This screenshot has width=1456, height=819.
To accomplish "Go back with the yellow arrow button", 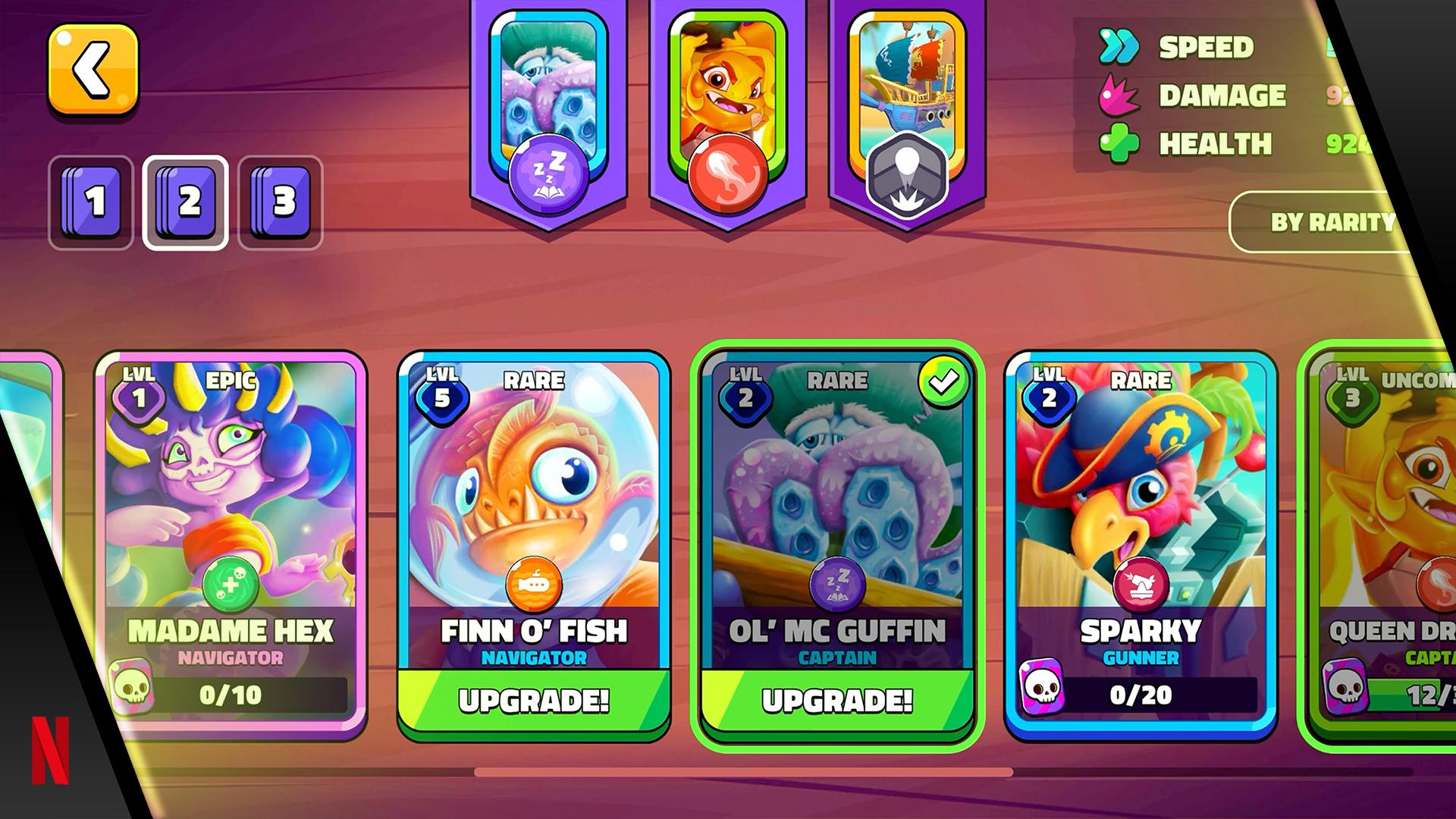I will coord(93,69).
